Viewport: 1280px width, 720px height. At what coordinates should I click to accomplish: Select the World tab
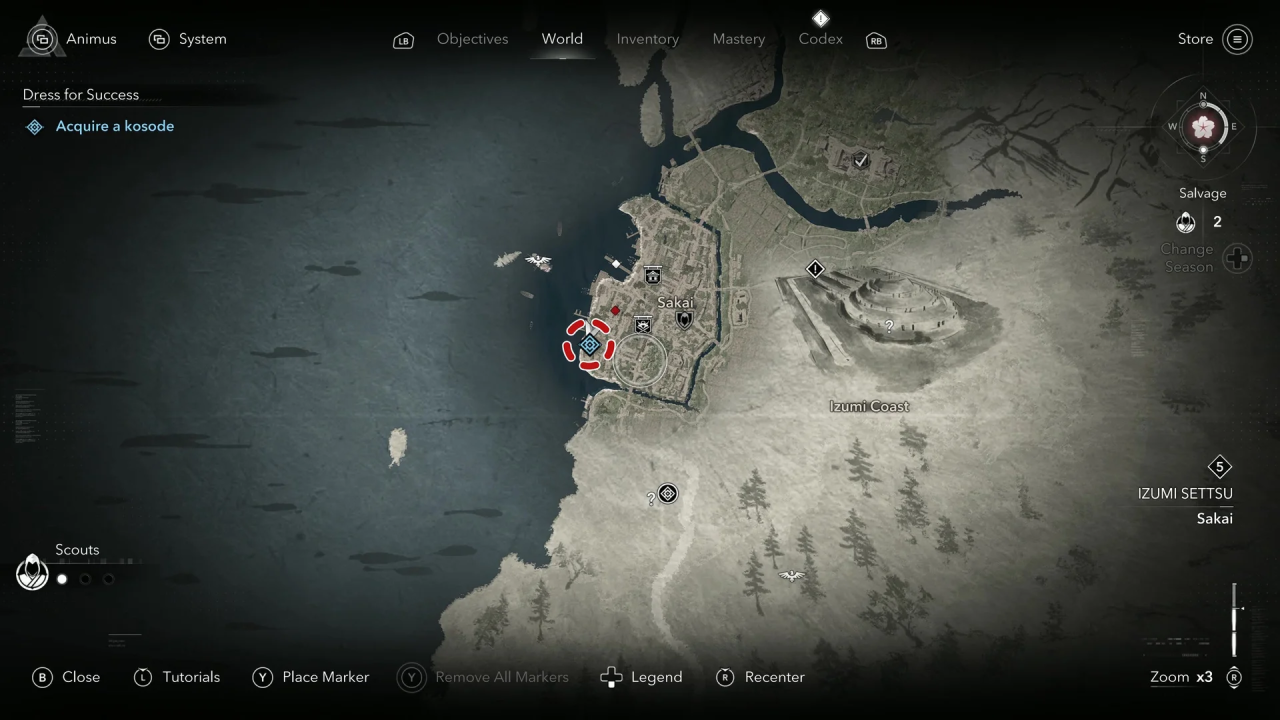pos(562,39)
